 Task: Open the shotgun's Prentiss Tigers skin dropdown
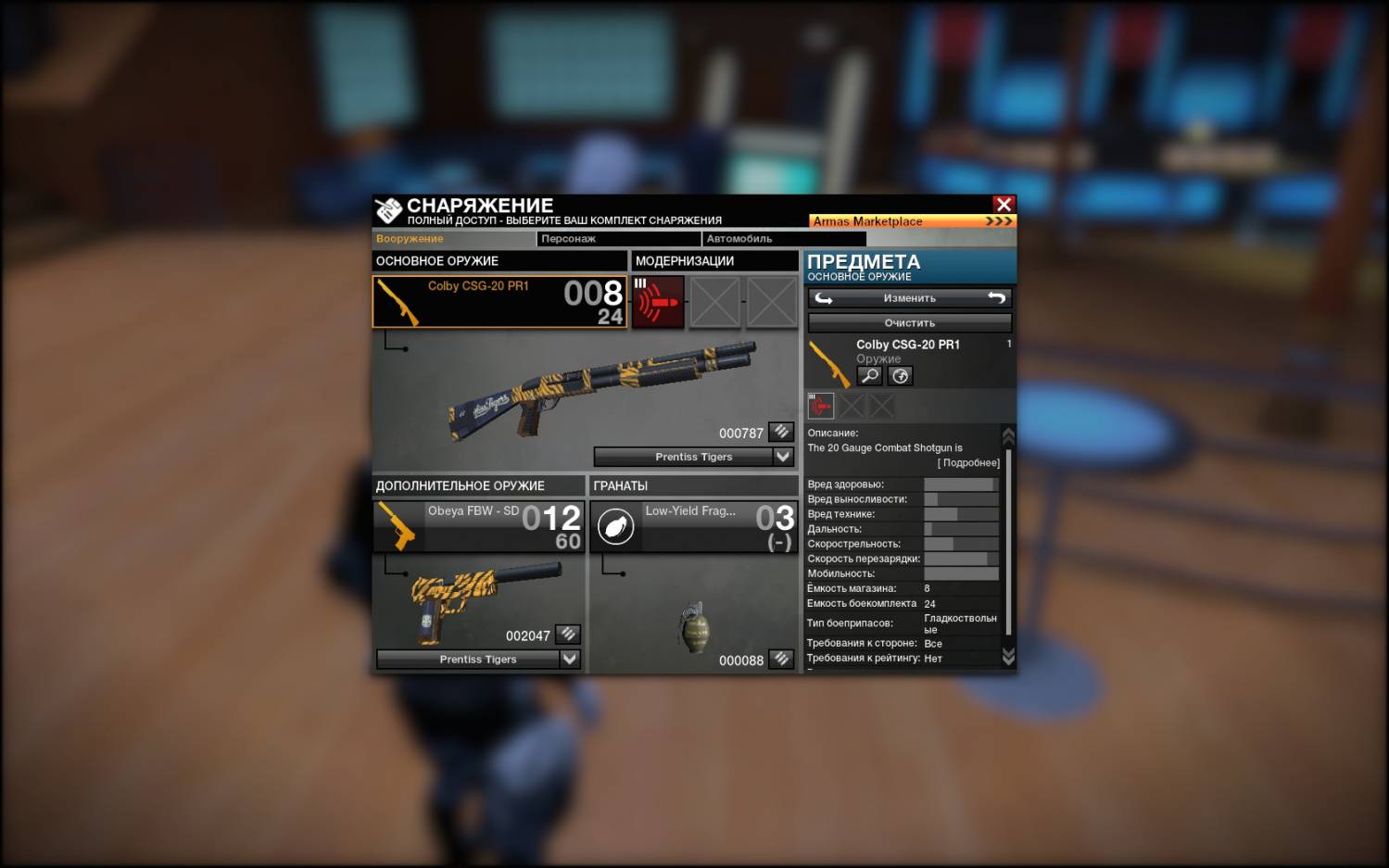tap(783, 457)
